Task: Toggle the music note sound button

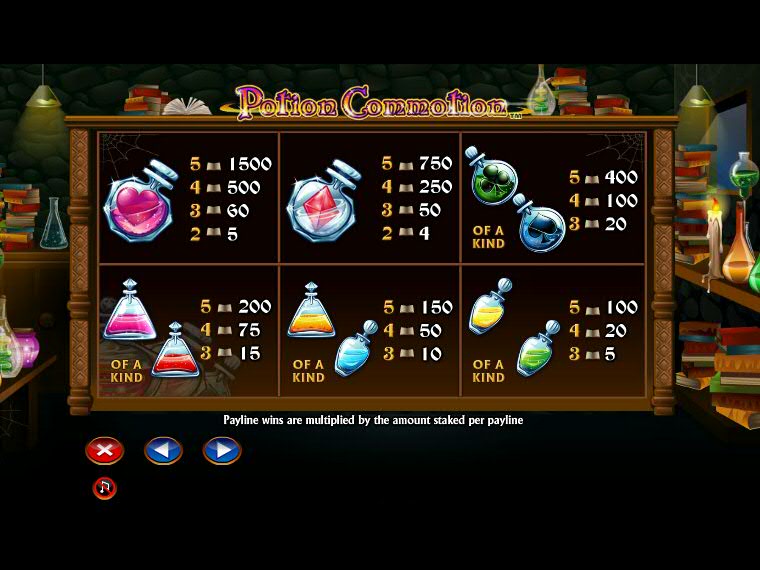Action: tap(104, 488)
